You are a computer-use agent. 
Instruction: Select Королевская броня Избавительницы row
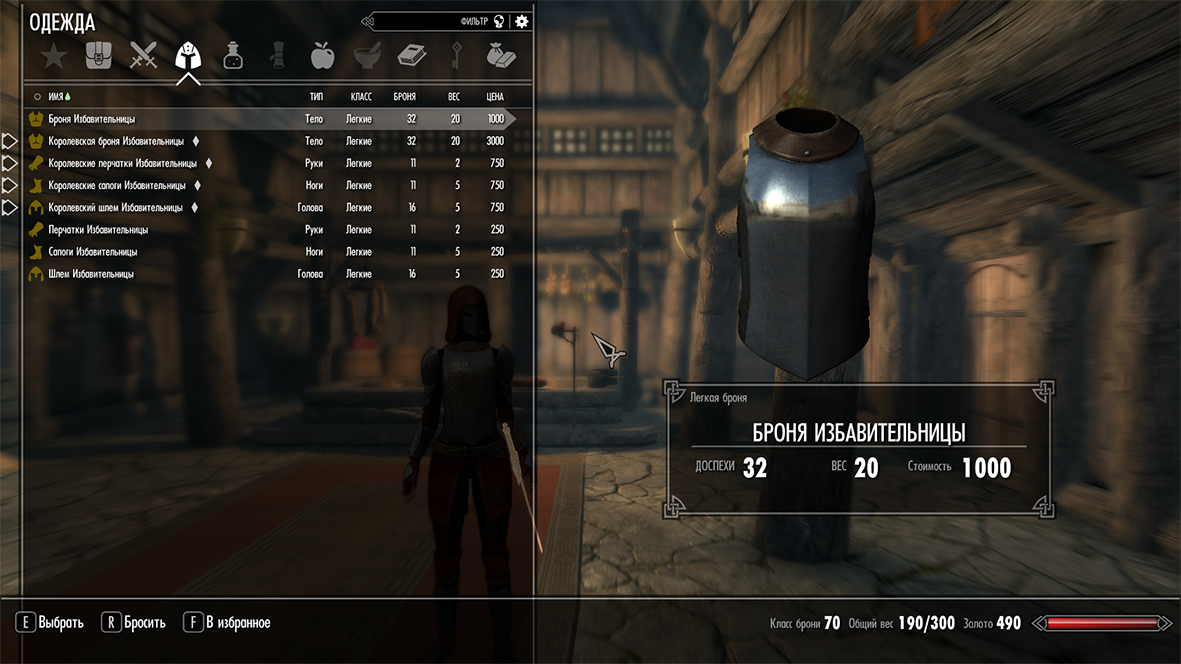pyautogui.click(x=116, y=141)
